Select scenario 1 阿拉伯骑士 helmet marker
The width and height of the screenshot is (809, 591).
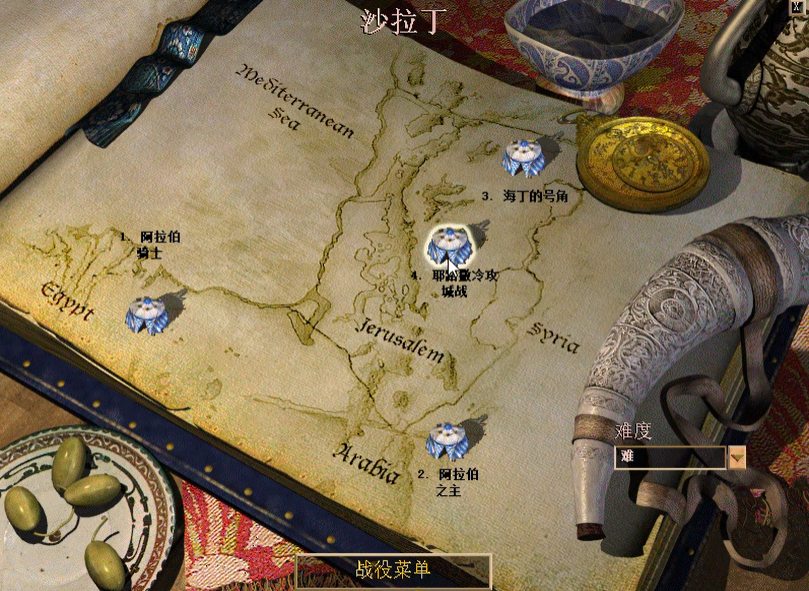147,315
